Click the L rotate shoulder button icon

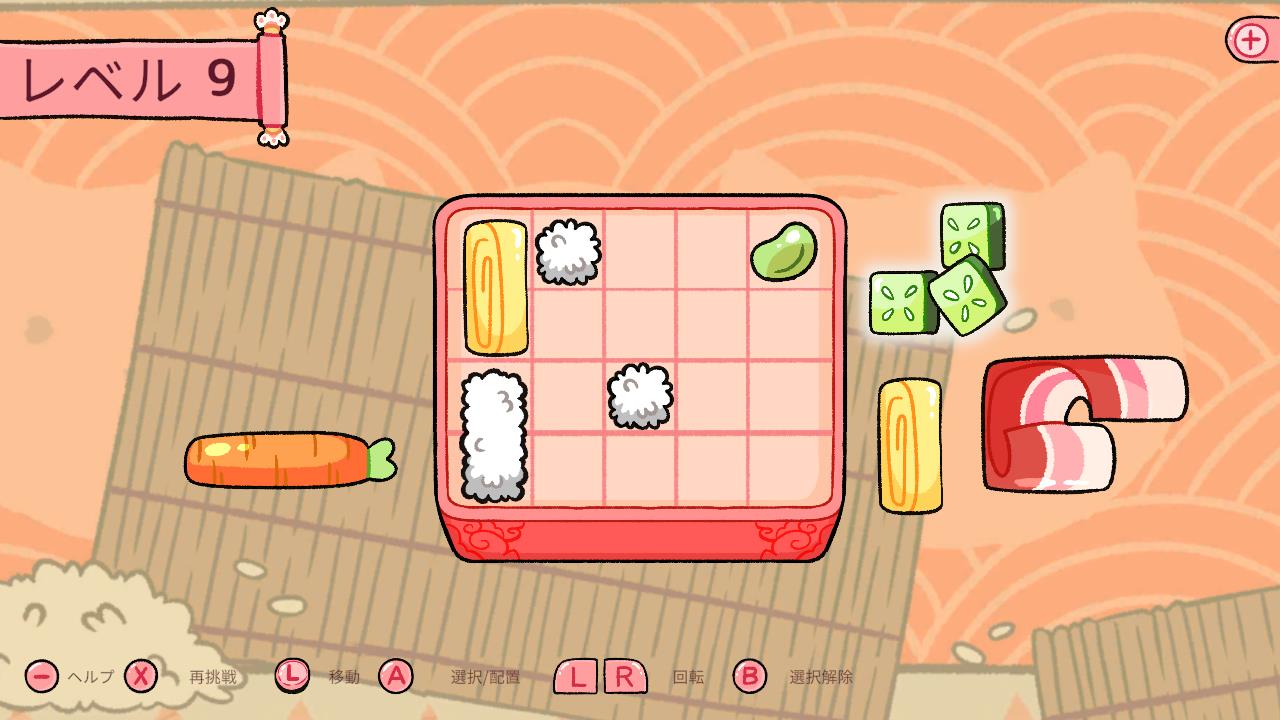[578, 678]
